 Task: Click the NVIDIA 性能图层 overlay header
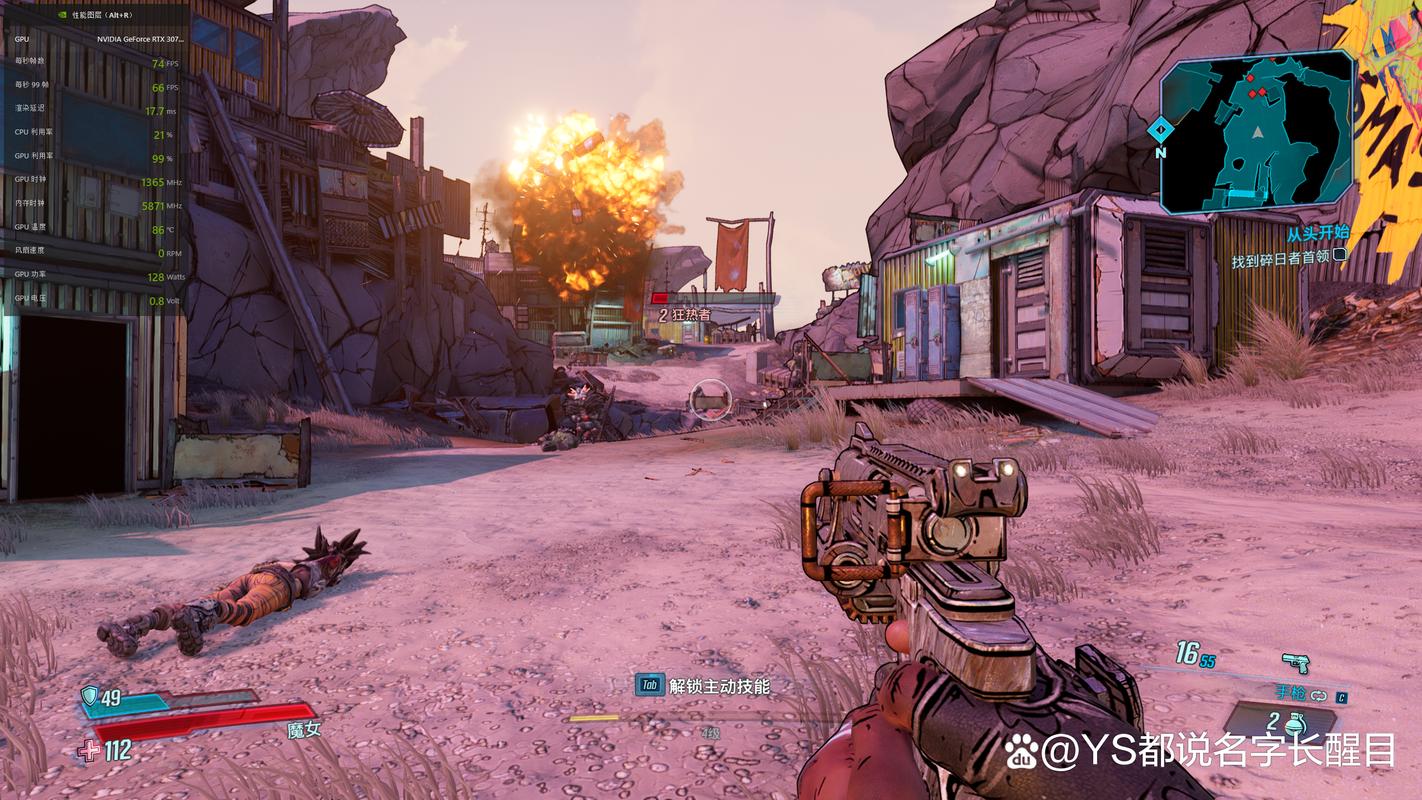point(95,15)
